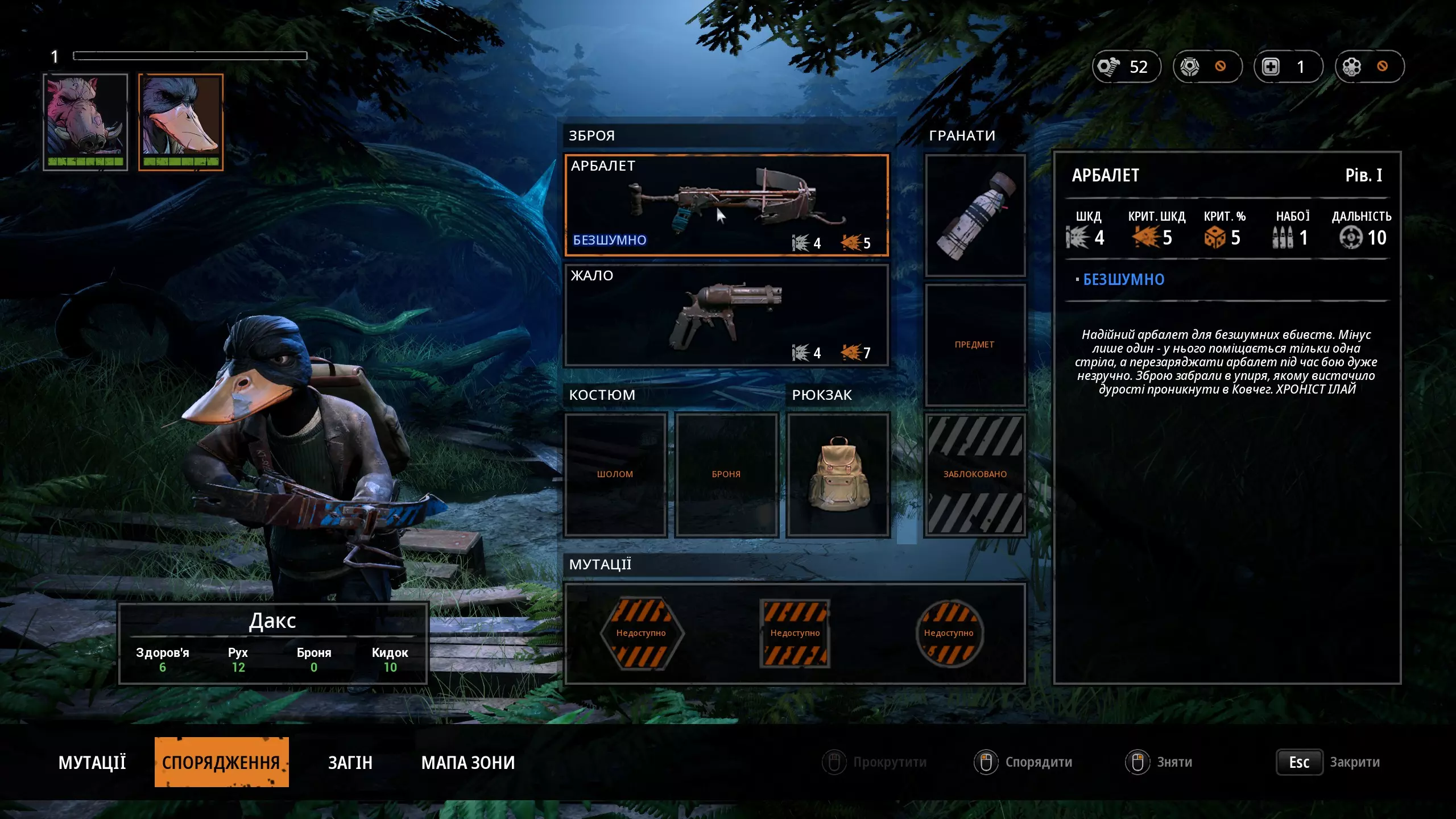Viewport: 1456px width, 819px height.
Task: Click the hexagonal unavailable mutation slot
Action: [x=642, y=633]
